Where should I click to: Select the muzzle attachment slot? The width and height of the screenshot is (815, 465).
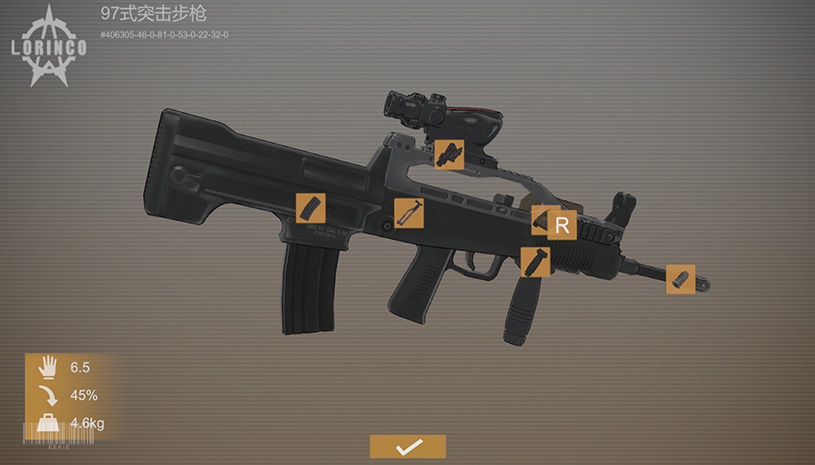(x=681, y=279)
